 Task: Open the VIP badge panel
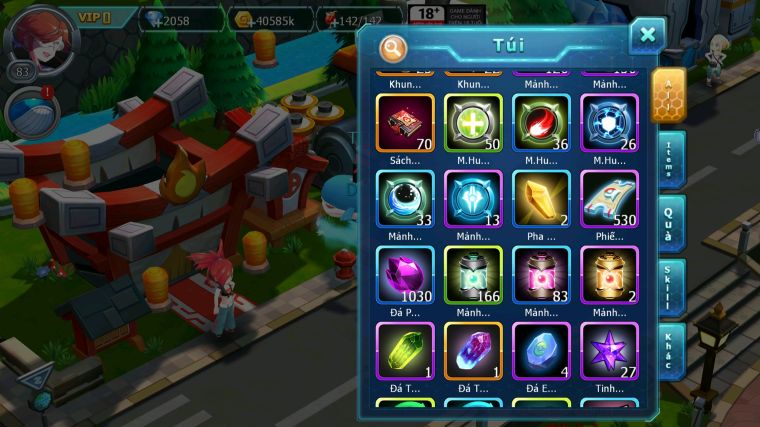(x=95, y=17)
